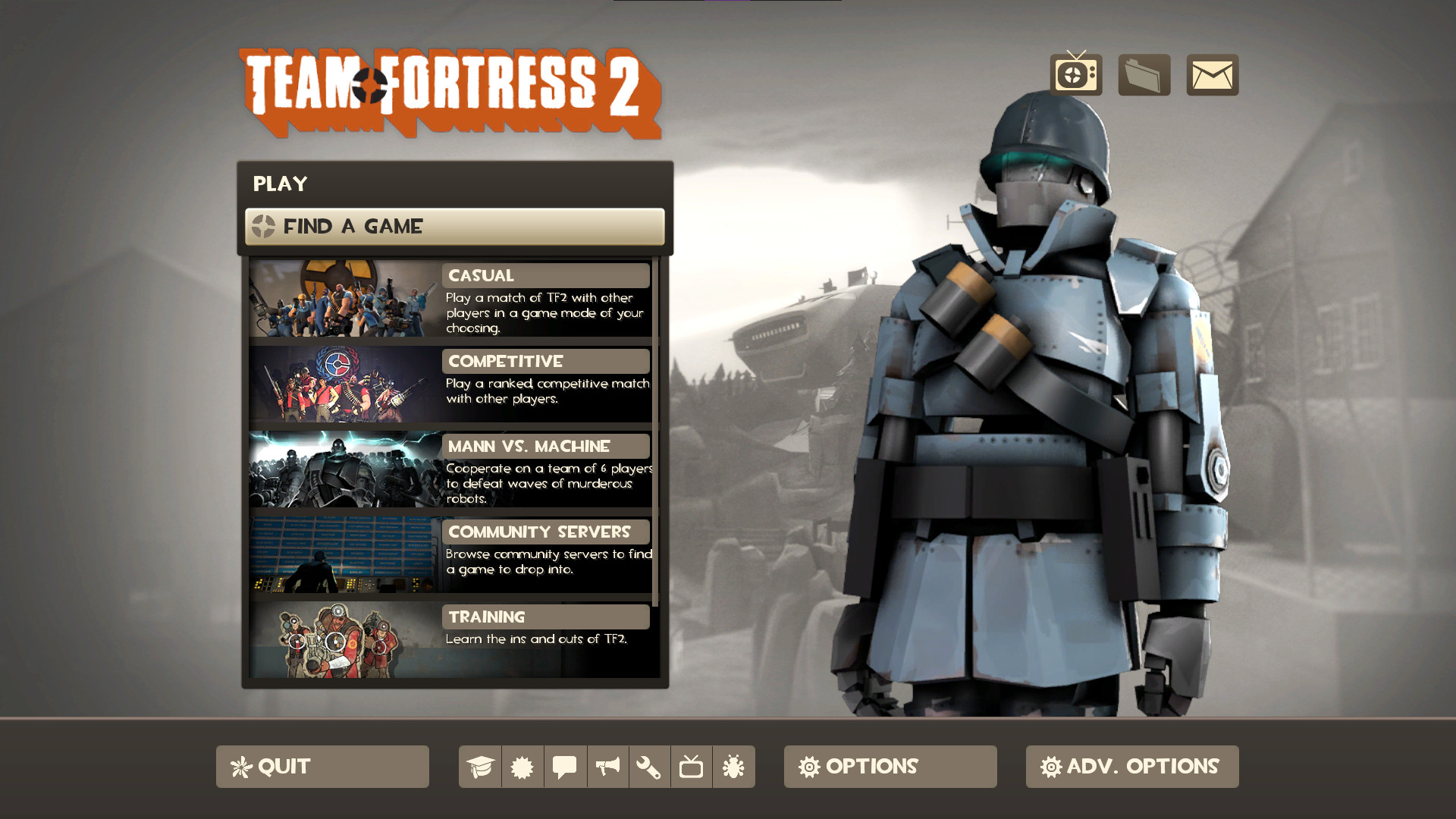The width and height of the screenshot is (1456, 819).
Task: Click the new items sunburst icon
Action: pos(522,767)
